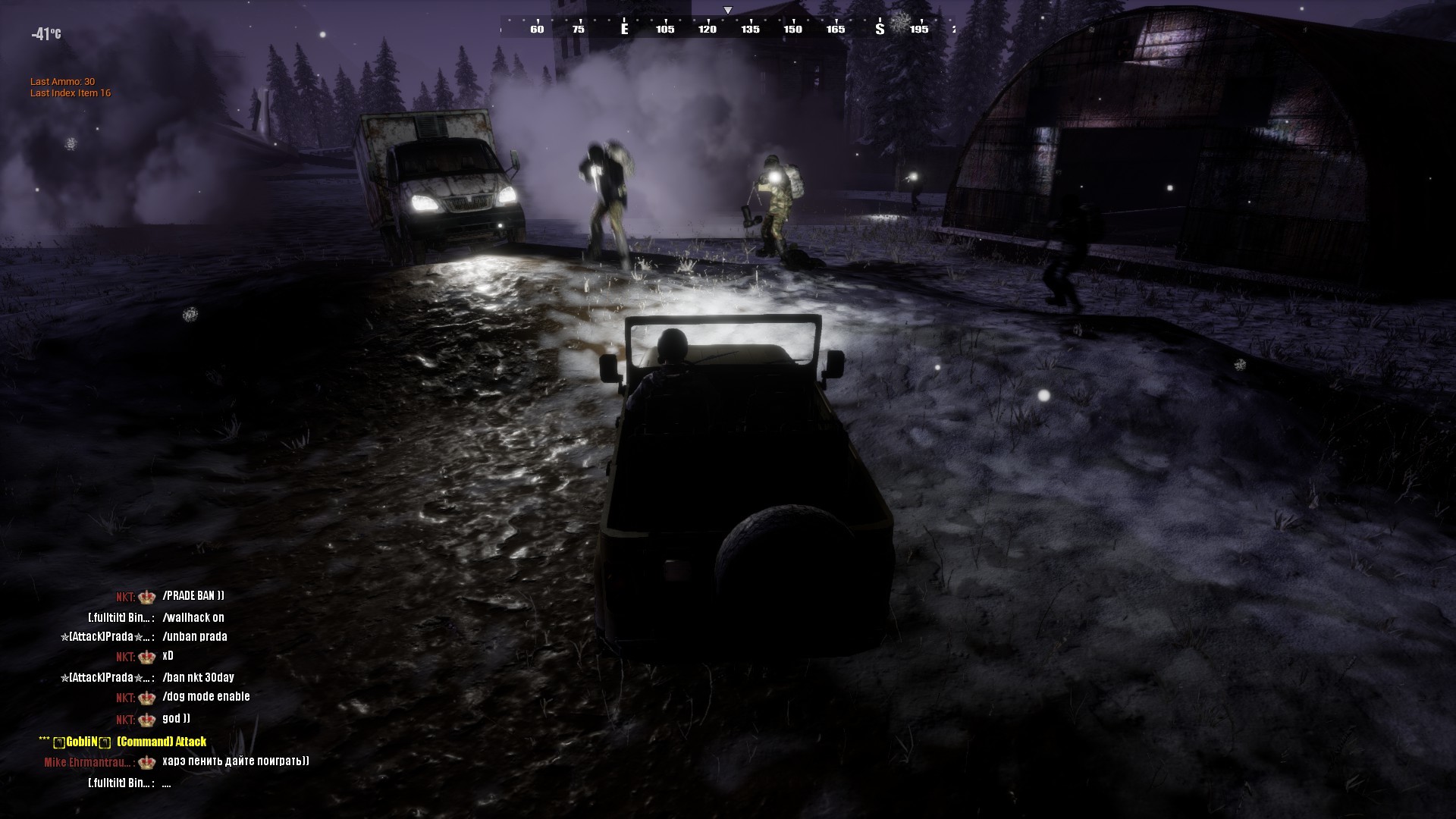Image resolution: width=1456 pixels, height=819 pixels.
Task: Click the 195 degree mark on the compass
Action: coord(918,30)
